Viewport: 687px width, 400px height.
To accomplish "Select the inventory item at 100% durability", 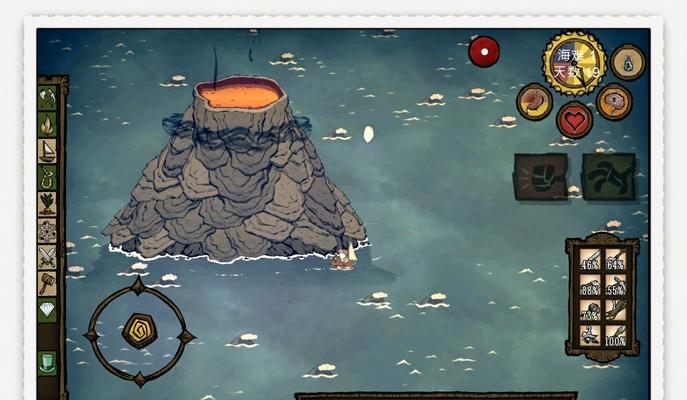I will [615, 336].
